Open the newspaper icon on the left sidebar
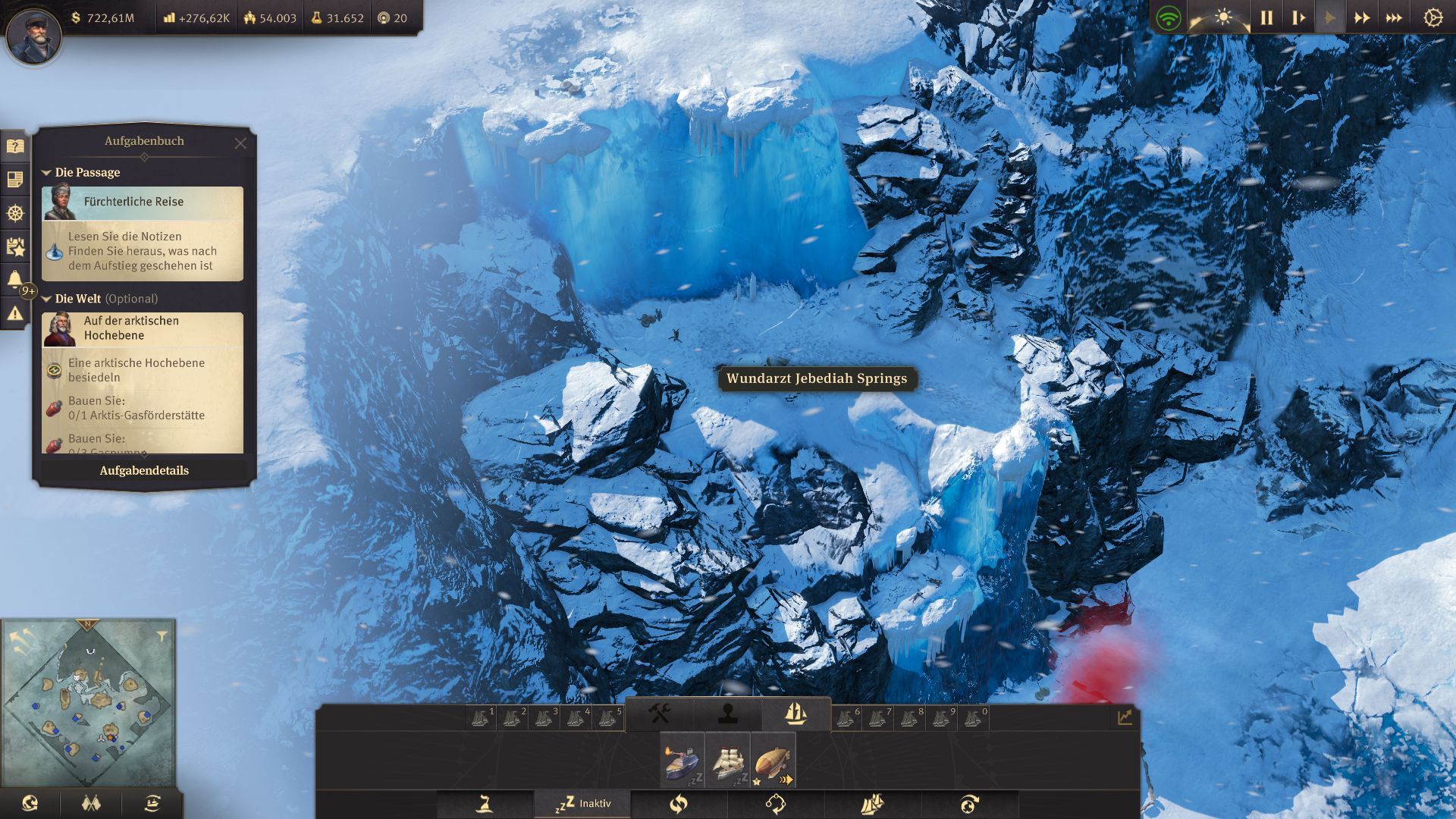 click(x=15, y=179)
